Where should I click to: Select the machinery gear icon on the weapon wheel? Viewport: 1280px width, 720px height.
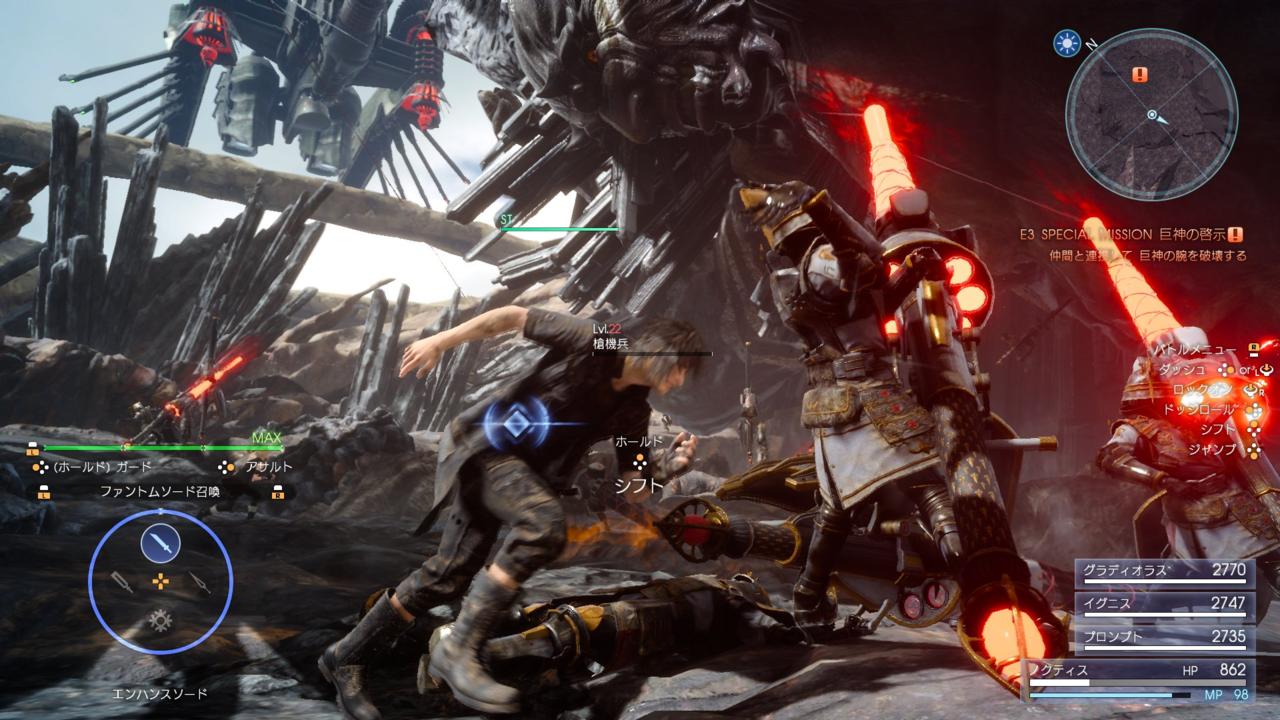pos(159,620)
